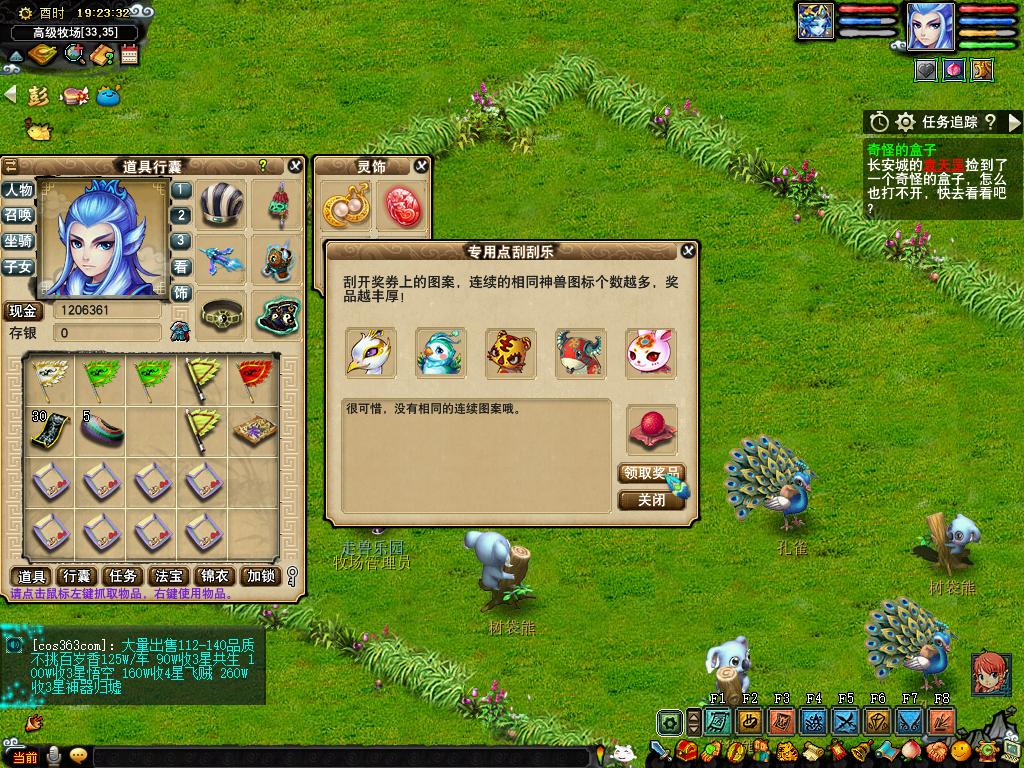Open the 坐骑 mount tab
The height and width of the screenshot is (768, 1024).
(x=18, y=241)
